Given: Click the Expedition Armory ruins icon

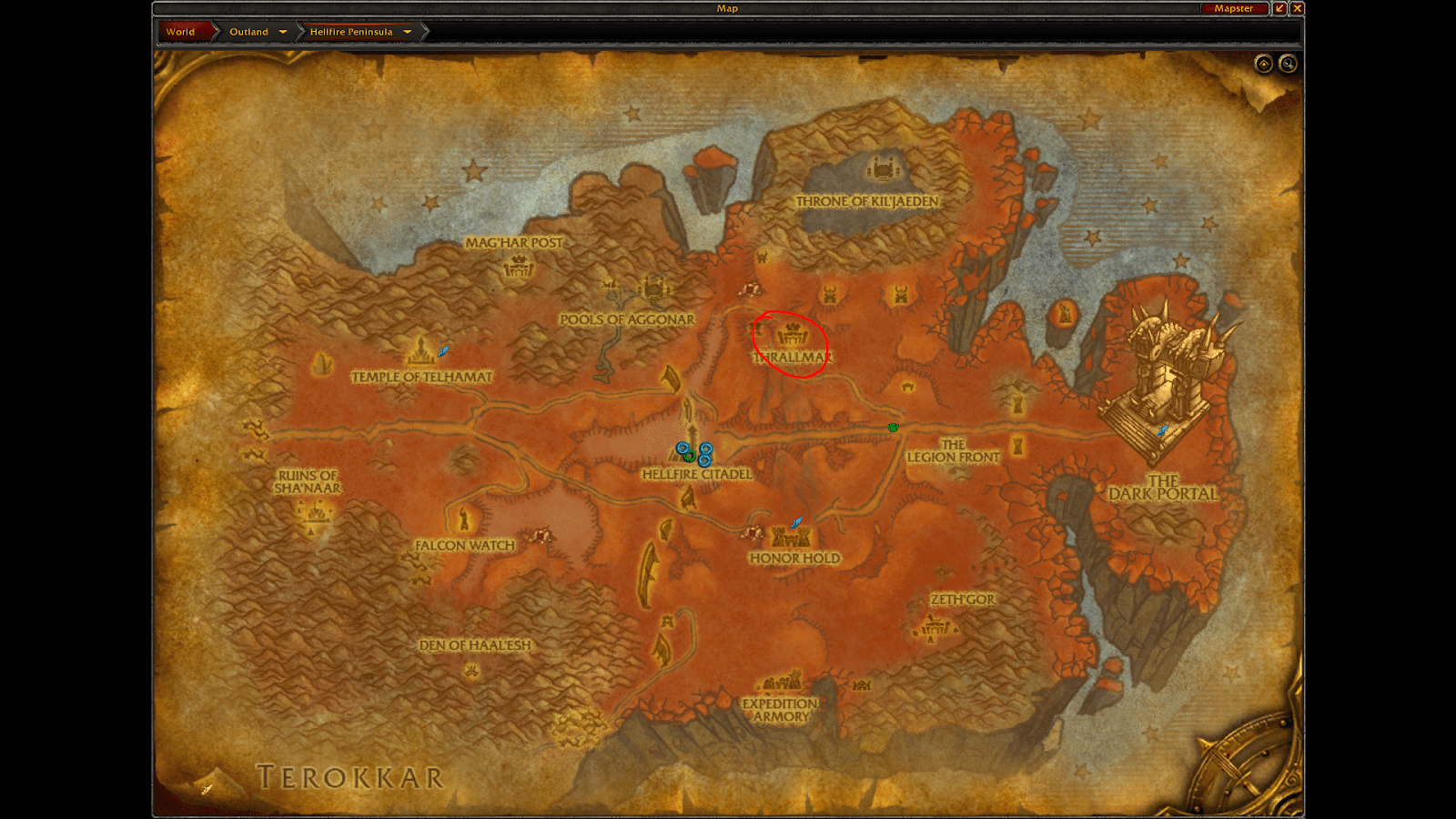Looking at the screenshot, I should [780, 682].
